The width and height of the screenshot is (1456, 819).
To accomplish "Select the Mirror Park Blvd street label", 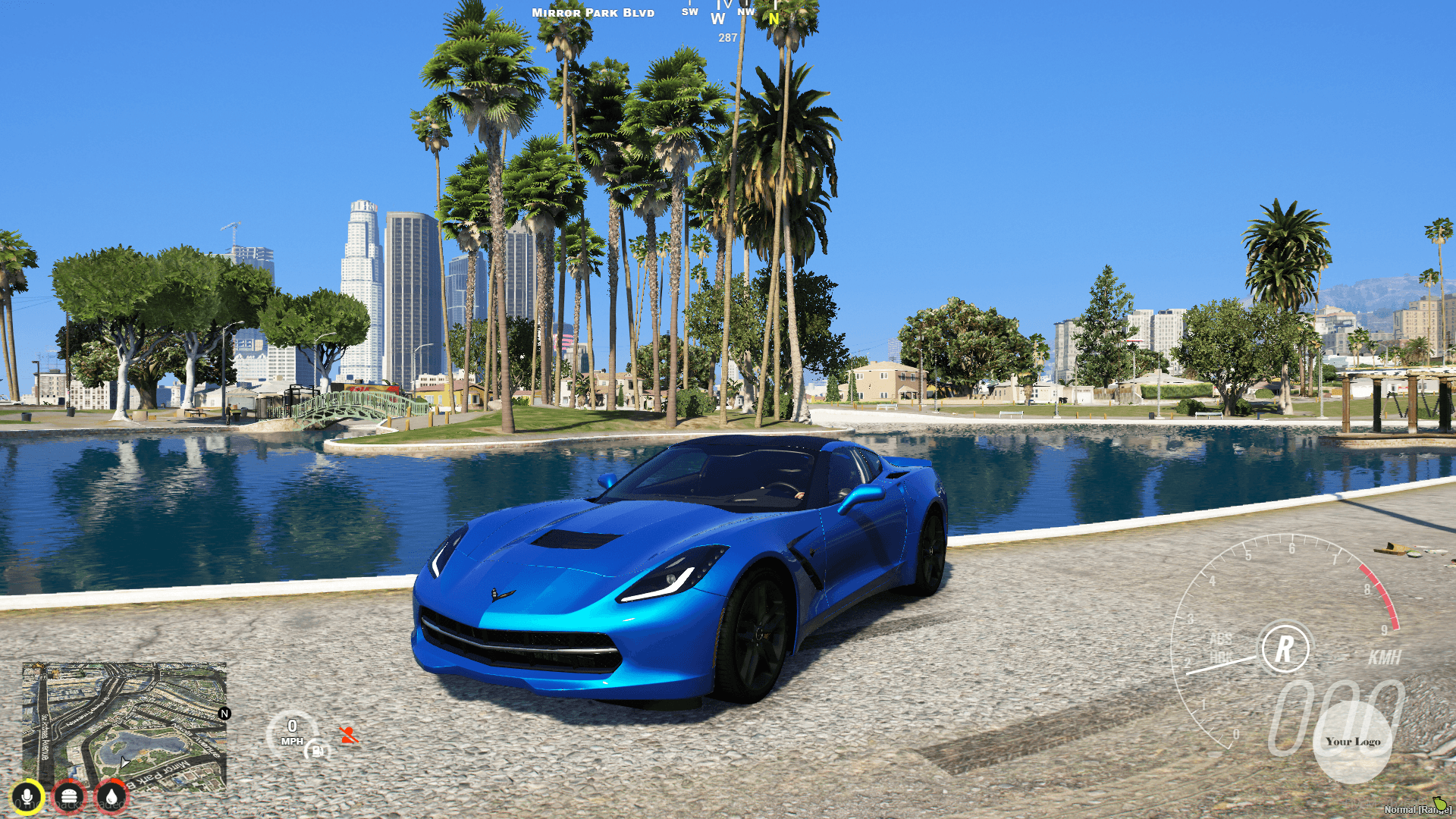I will coord(592,12).
